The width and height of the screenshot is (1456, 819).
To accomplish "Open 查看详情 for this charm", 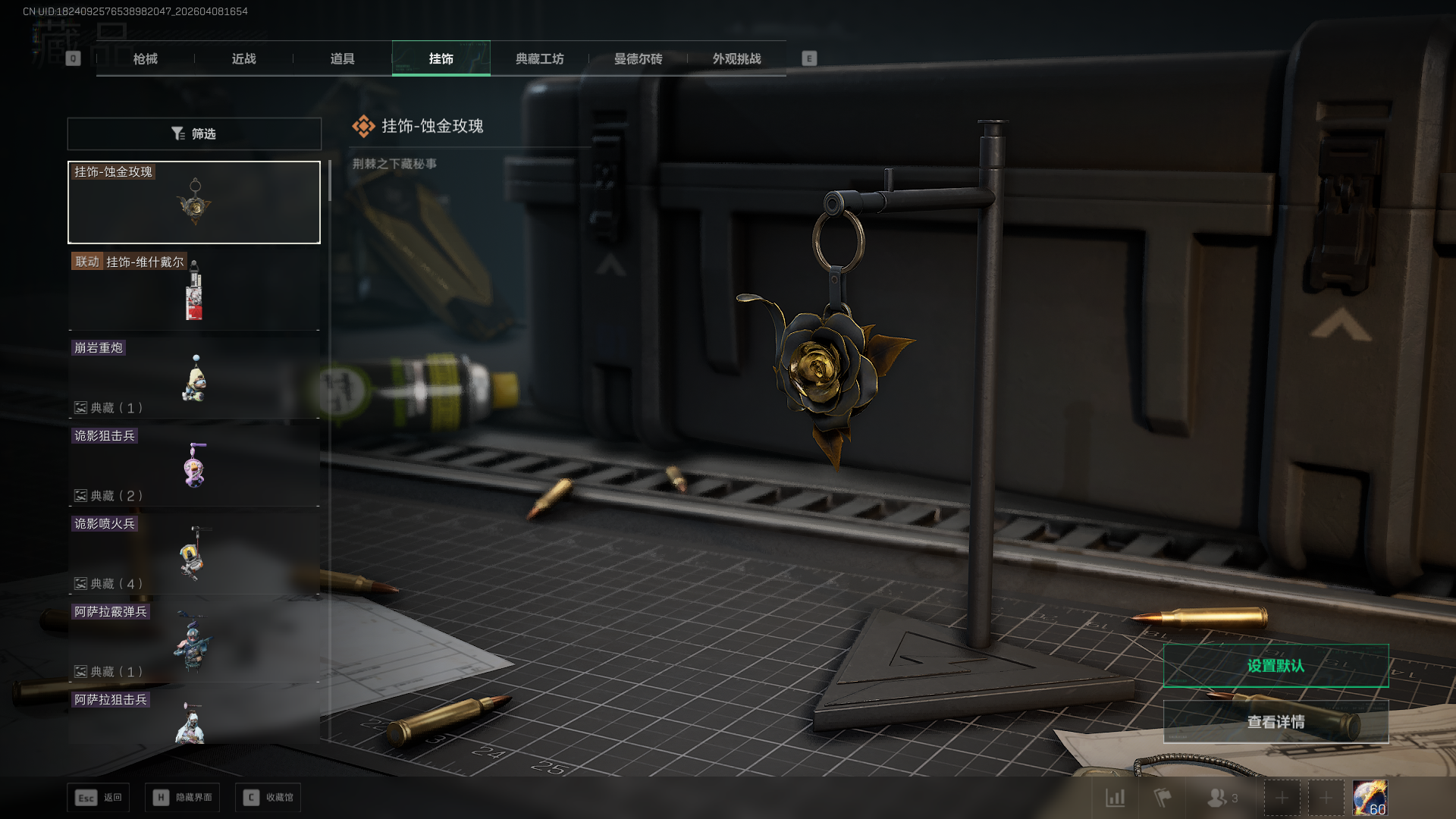I will point(1276,722).
